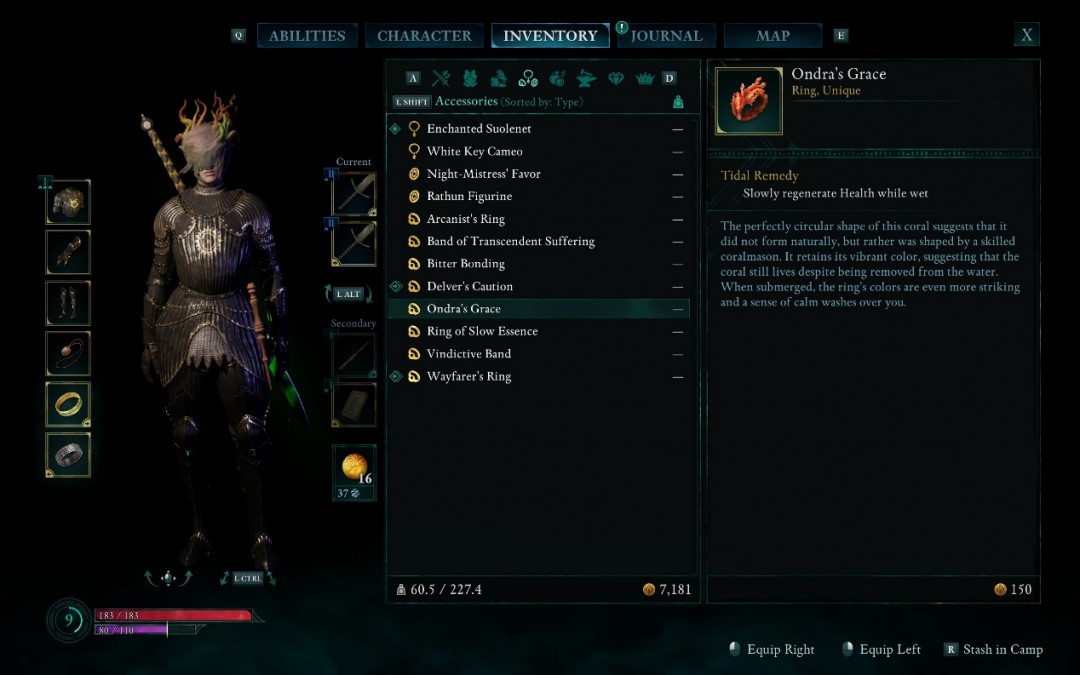Image resolution: width=1080 pixels, height=675 pixels.
Task: Select the Arcanist's Ring row
Action: click(x=465, y=219)
